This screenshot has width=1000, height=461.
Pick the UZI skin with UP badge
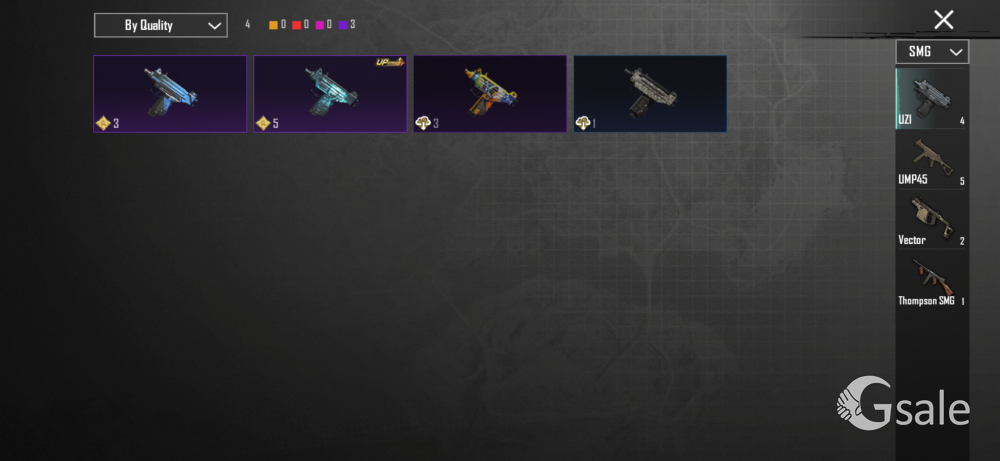tap(330, 94)
